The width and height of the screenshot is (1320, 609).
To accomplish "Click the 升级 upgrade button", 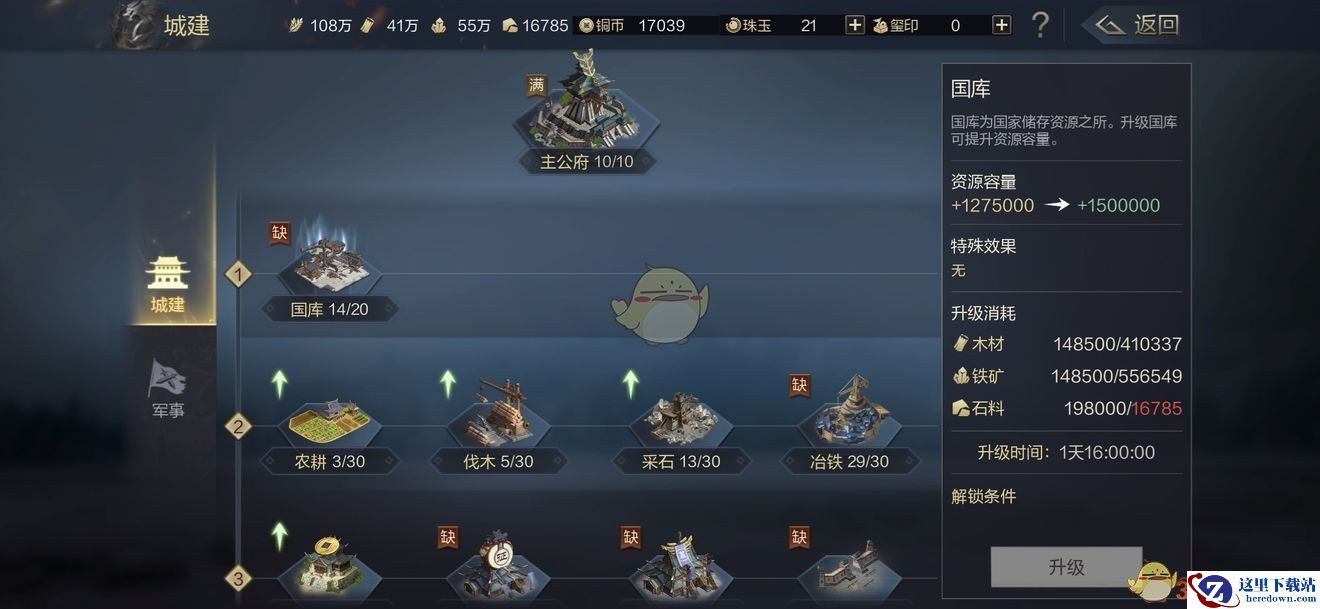I will [x=1066, y=567].
